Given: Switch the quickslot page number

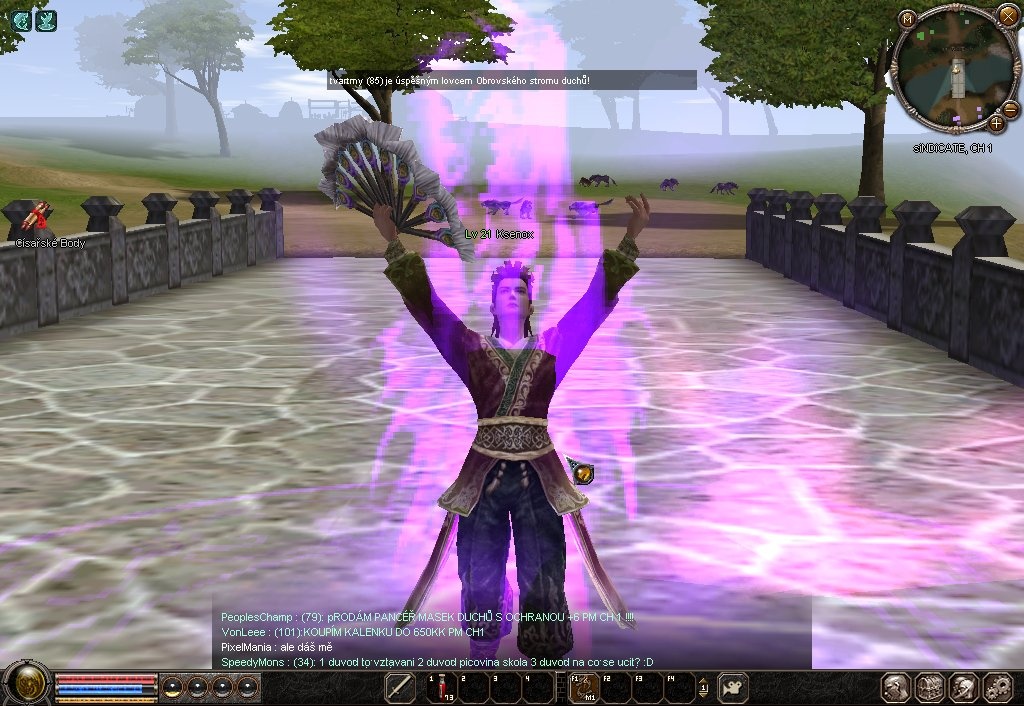Looking at the screenshot, I should pyautogui.click(x=703, y=688).
